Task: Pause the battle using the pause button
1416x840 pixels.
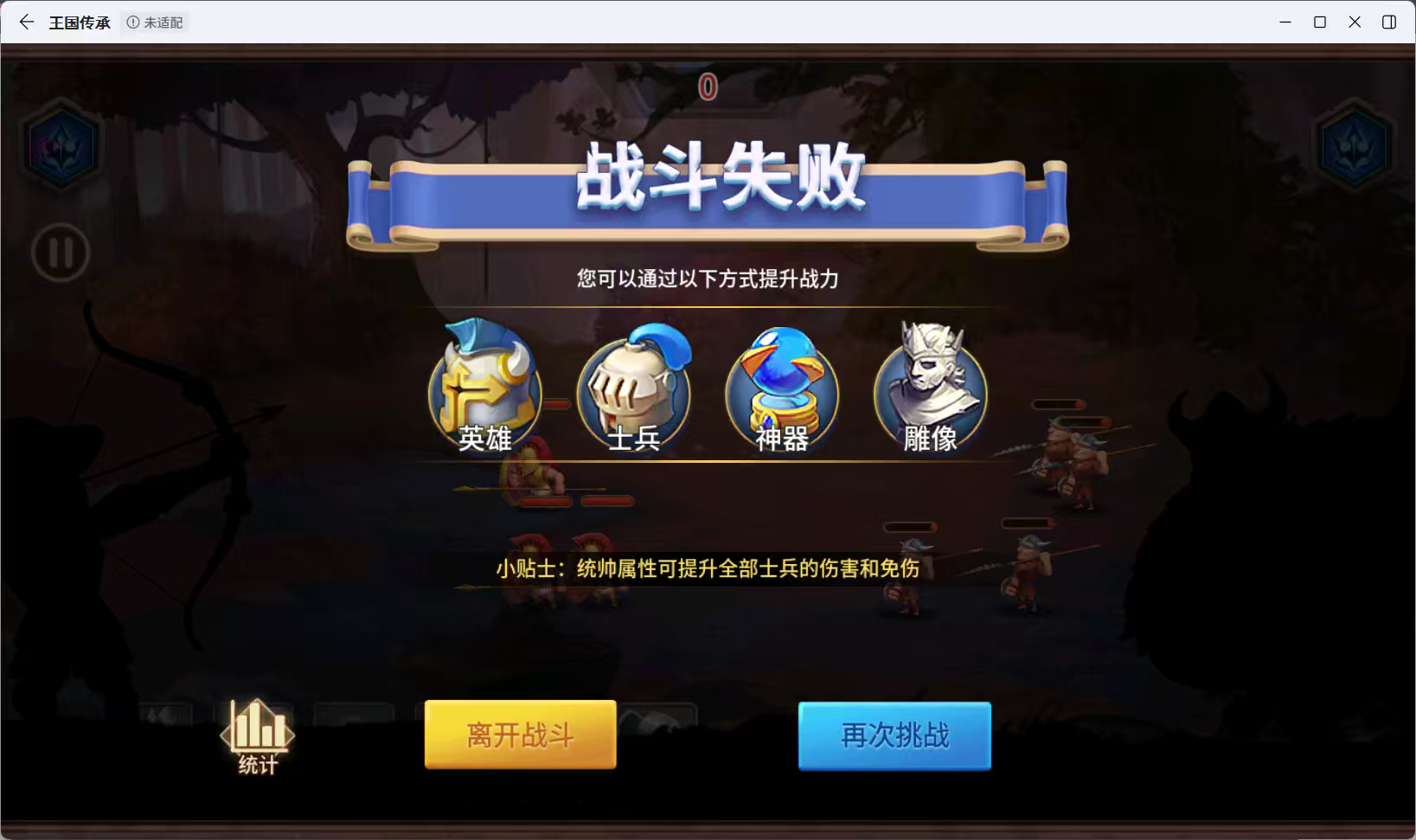Action: (x=61, y=253)
